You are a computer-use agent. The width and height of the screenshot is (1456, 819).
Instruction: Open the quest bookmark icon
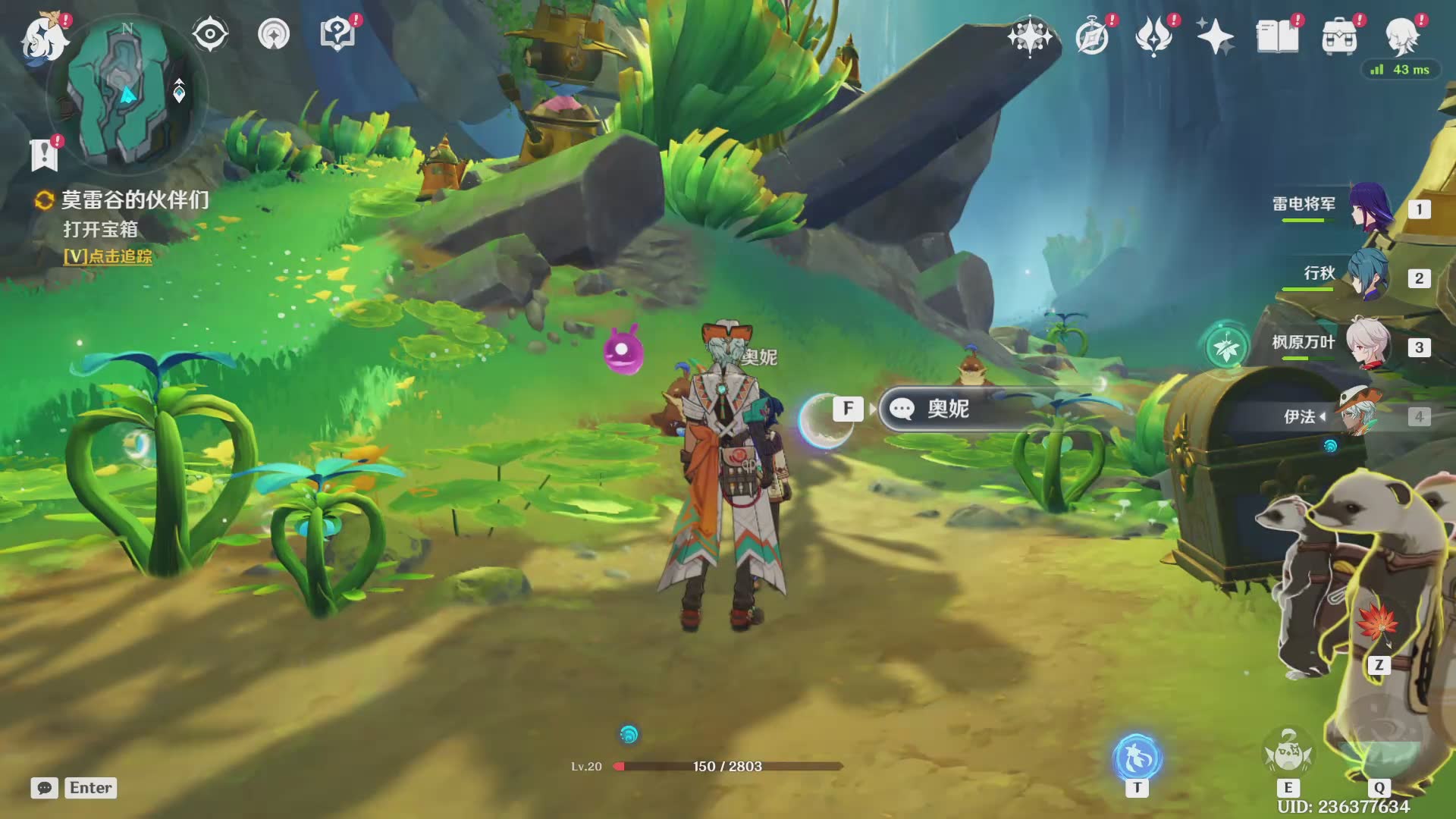44,155
